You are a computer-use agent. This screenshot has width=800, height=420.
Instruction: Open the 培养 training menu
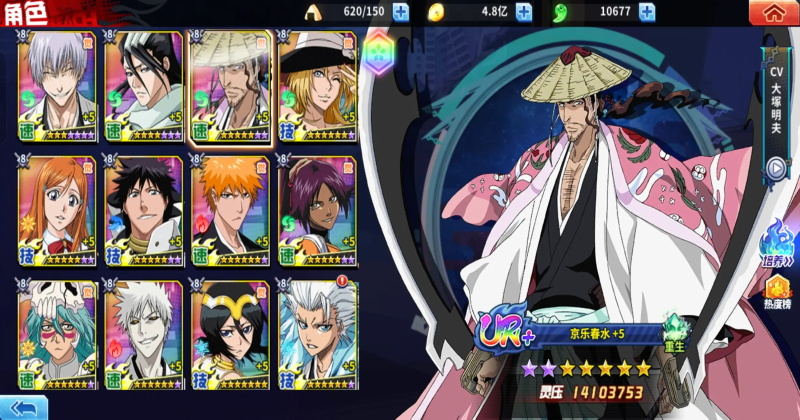click(x=776, y=245)
